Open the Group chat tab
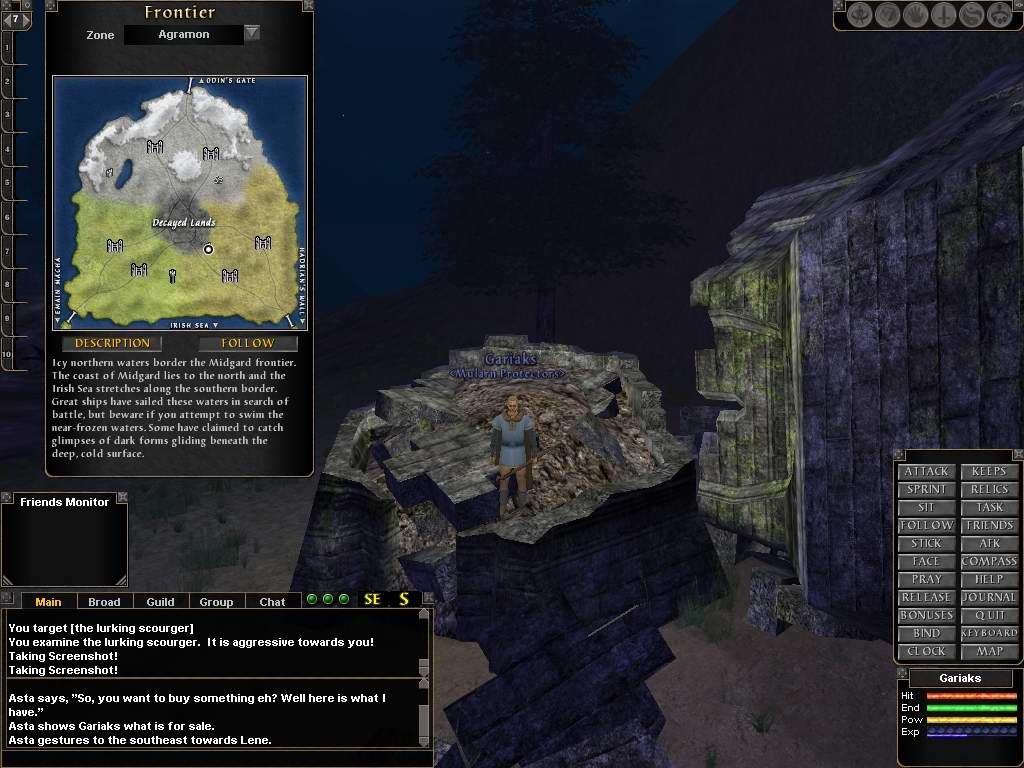1024x768 pixels. [x=216, y=602]
